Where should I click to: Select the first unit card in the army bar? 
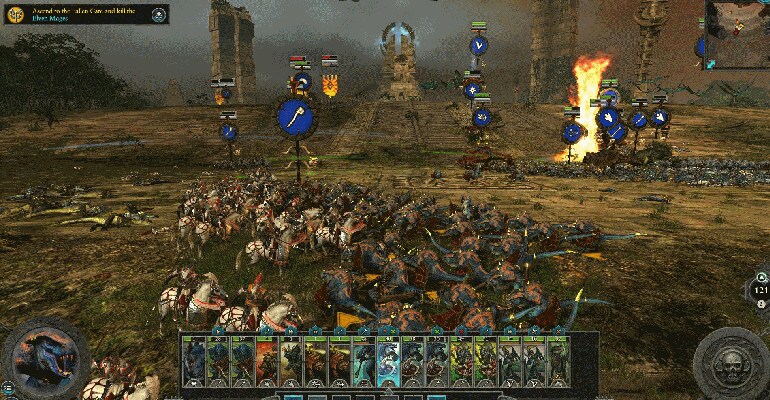(x=193, y=361)
